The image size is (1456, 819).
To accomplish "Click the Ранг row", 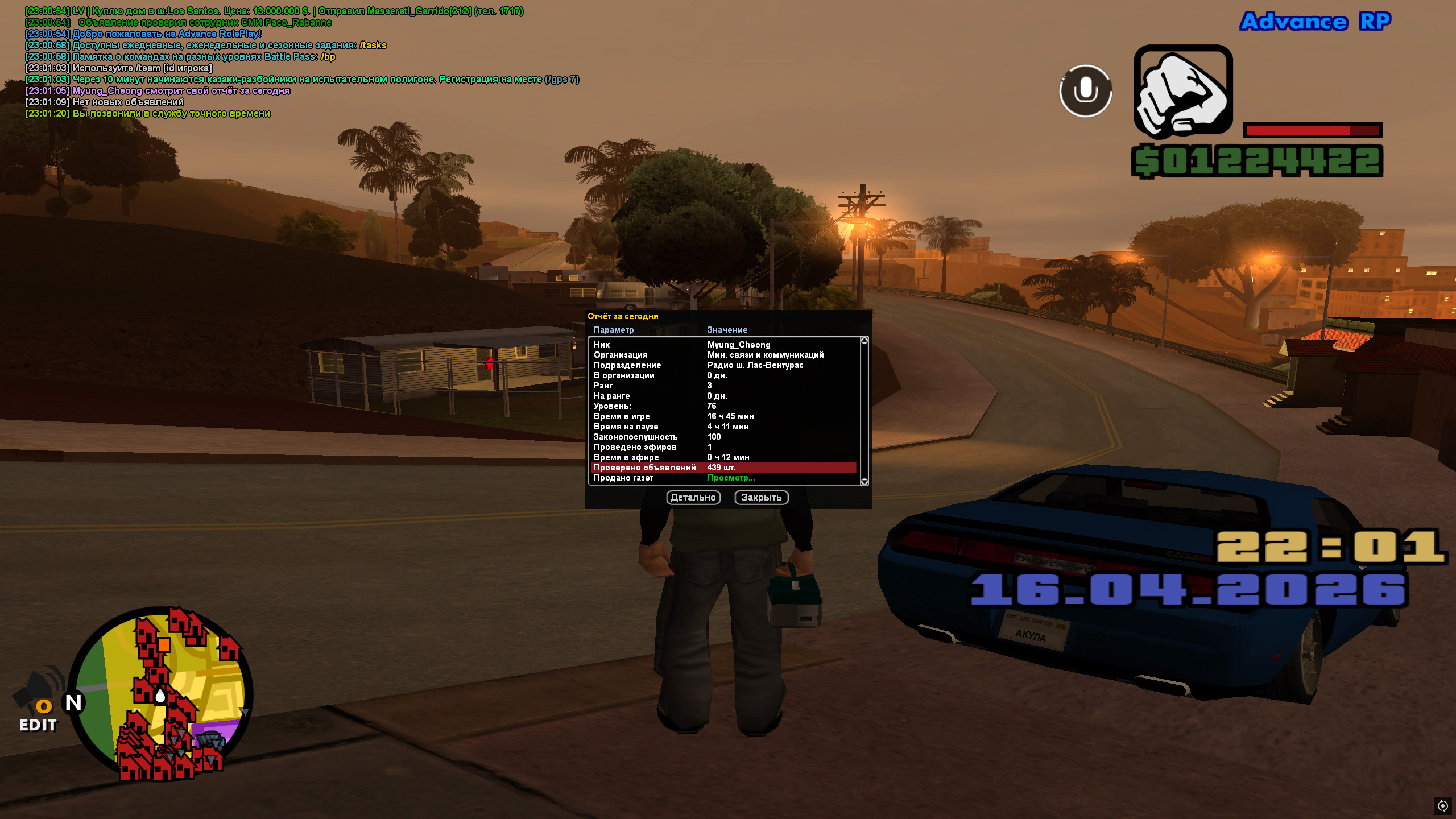I will click(x=723, y=386).
